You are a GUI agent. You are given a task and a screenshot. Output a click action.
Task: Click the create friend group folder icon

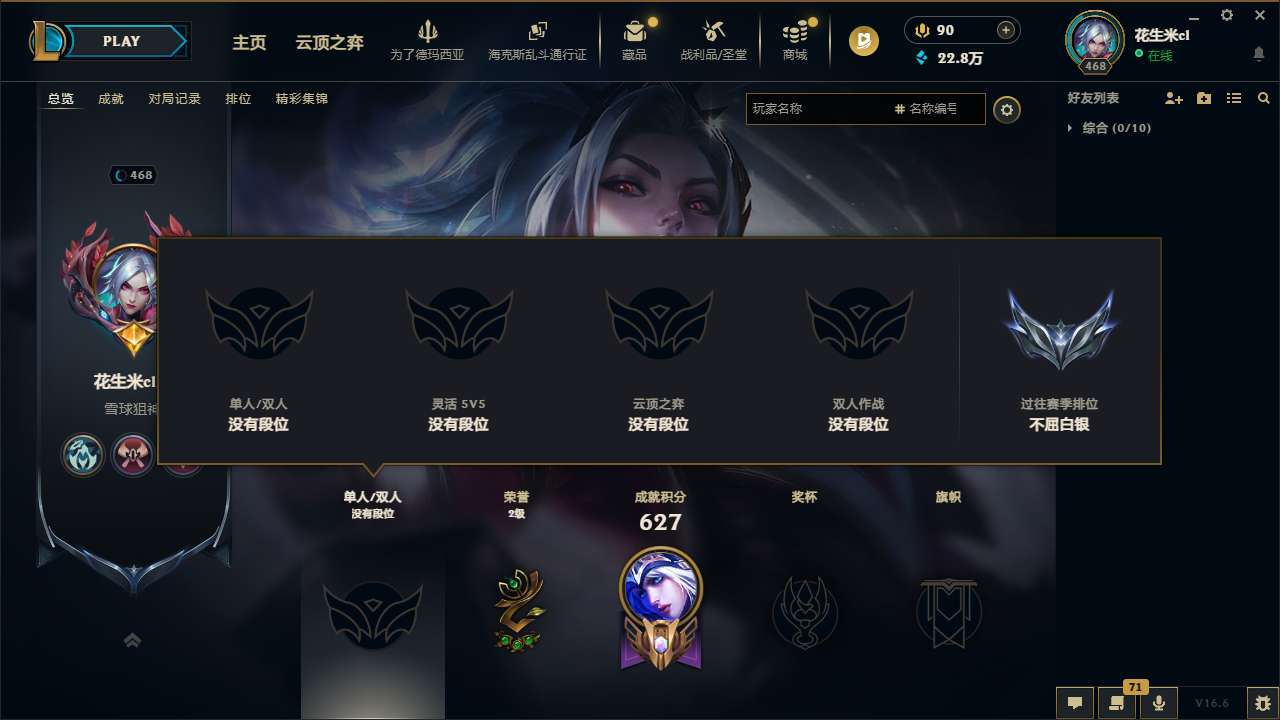pos(1203,98)
